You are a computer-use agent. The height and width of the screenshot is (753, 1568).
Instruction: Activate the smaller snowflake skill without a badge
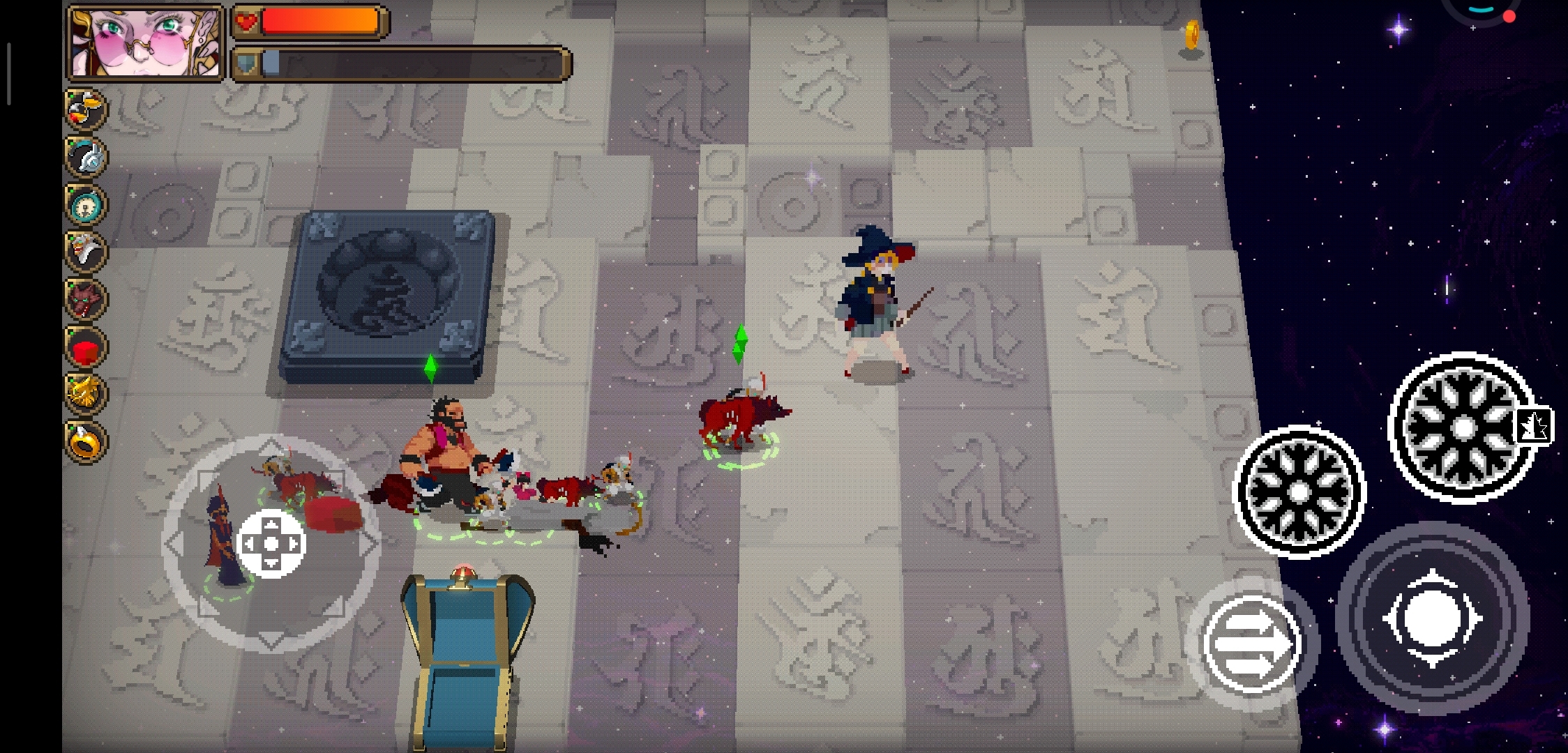point(1299,492)
